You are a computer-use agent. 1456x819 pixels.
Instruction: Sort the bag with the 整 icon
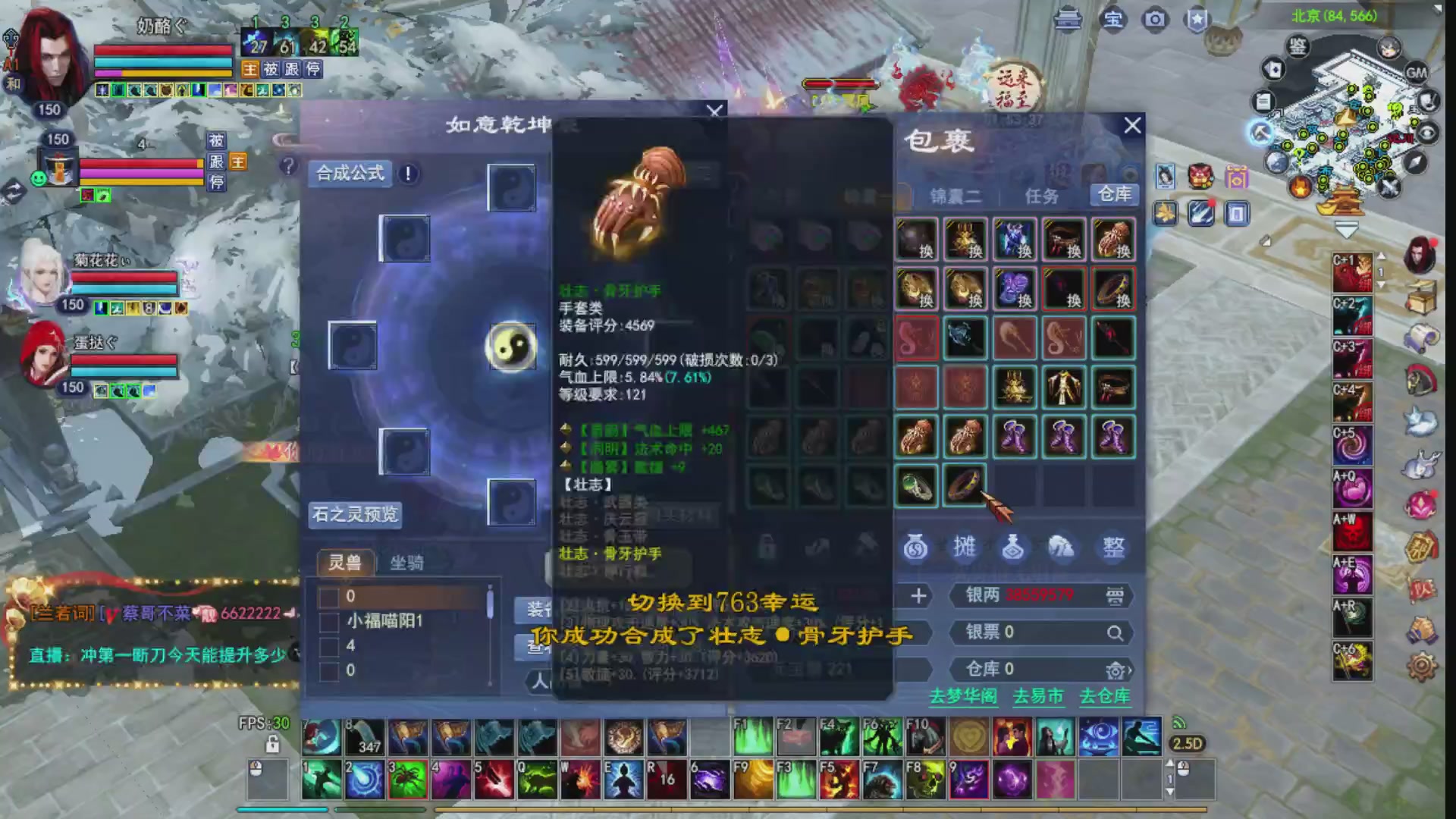[x=1112, y=548]
